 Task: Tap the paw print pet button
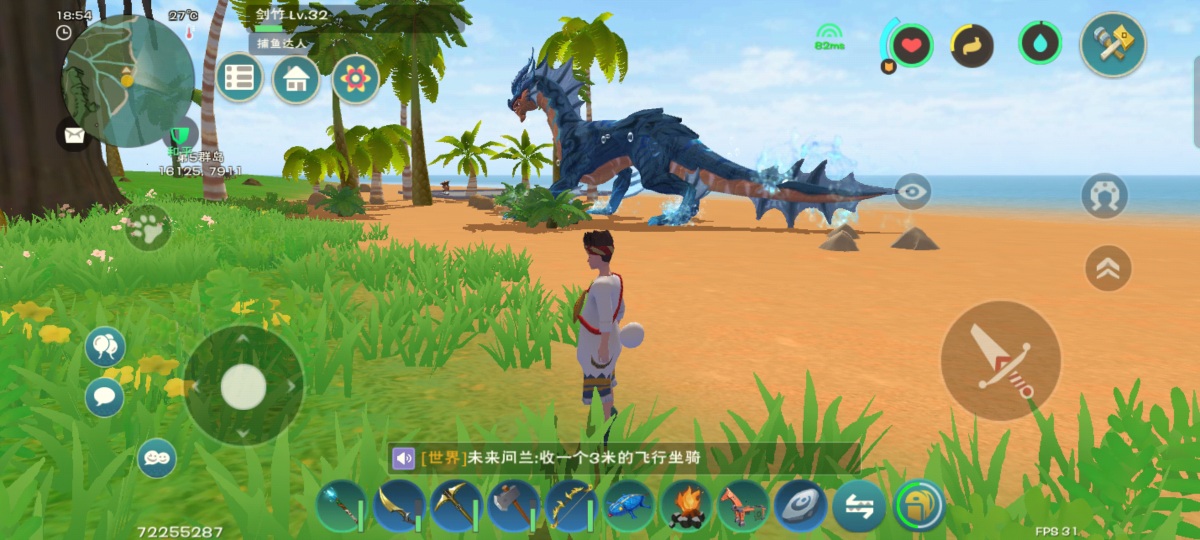pyautogui.click(x=148, y=228)
